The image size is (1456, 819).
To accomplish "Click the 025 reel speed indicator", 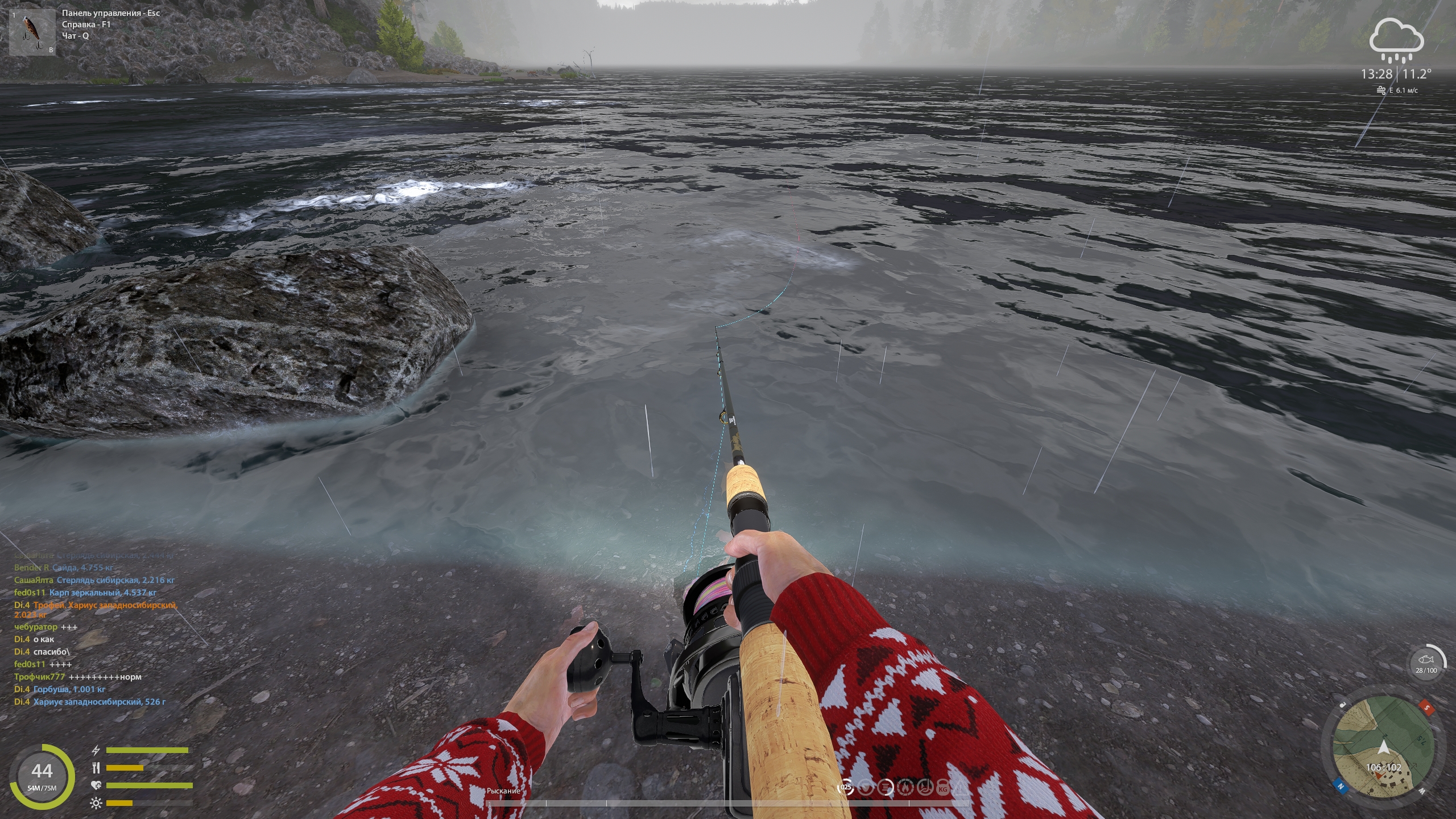I will tap(846, 788).
